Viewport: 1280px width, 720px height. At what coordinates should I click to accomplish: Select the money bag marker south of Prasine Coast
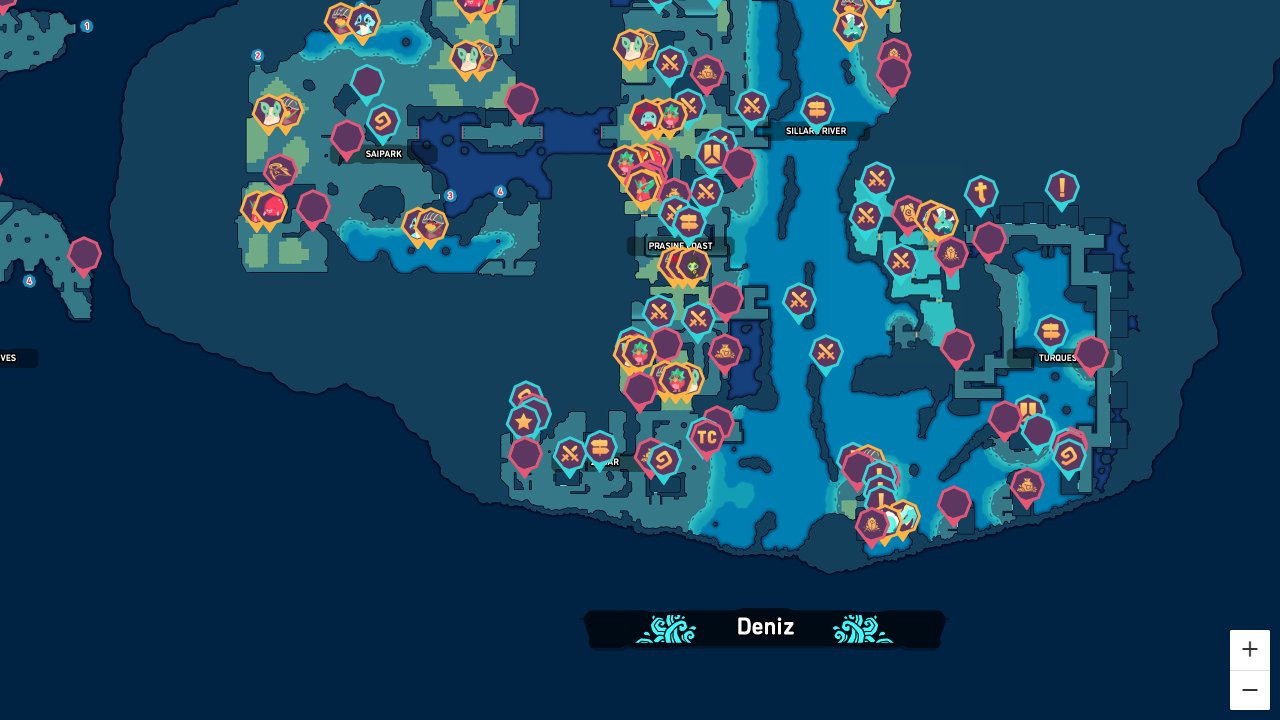click(x=724, y=352)
